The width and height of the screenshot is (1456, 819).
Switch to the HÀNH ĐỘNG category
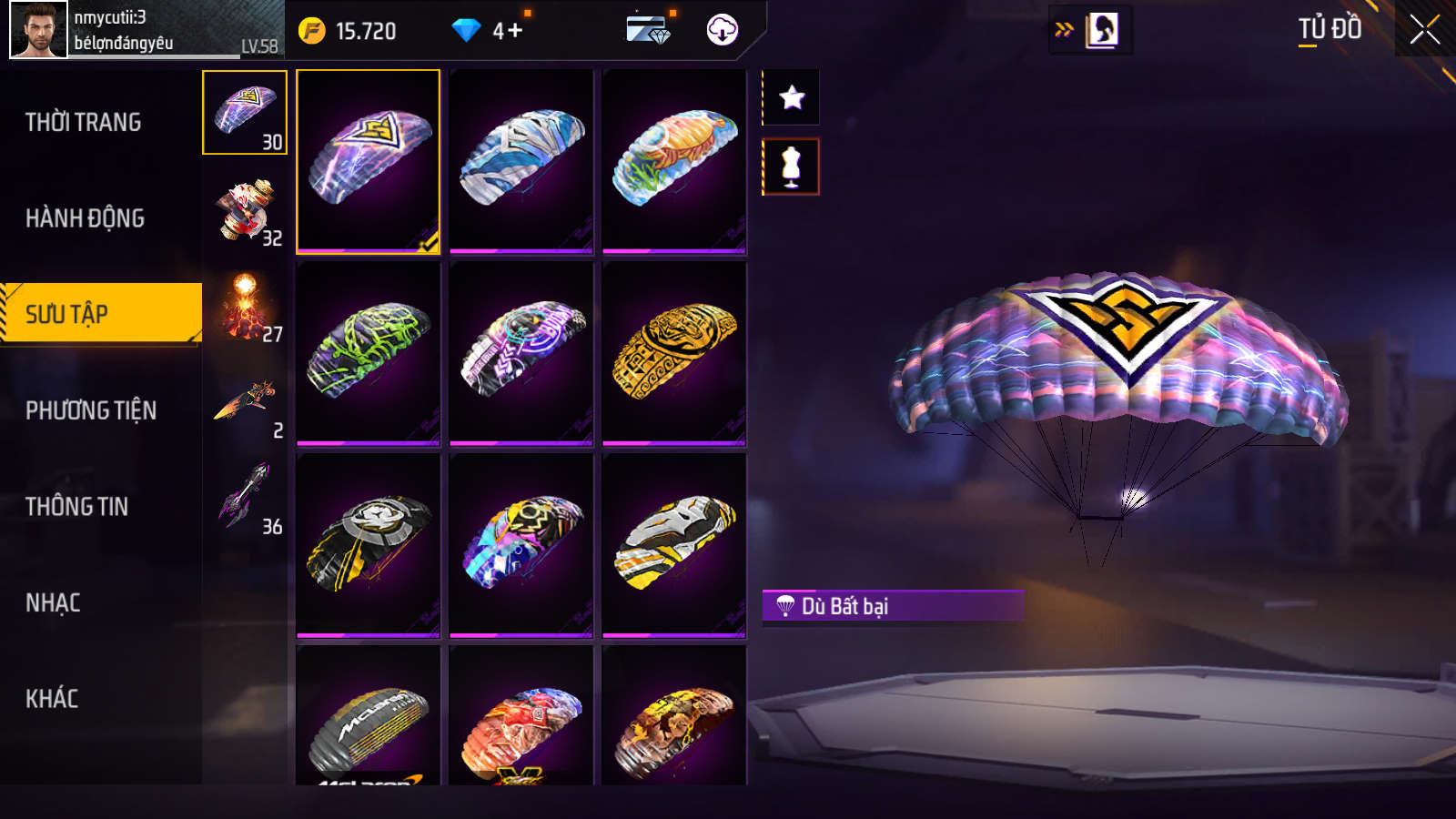[x=86, y=218]
